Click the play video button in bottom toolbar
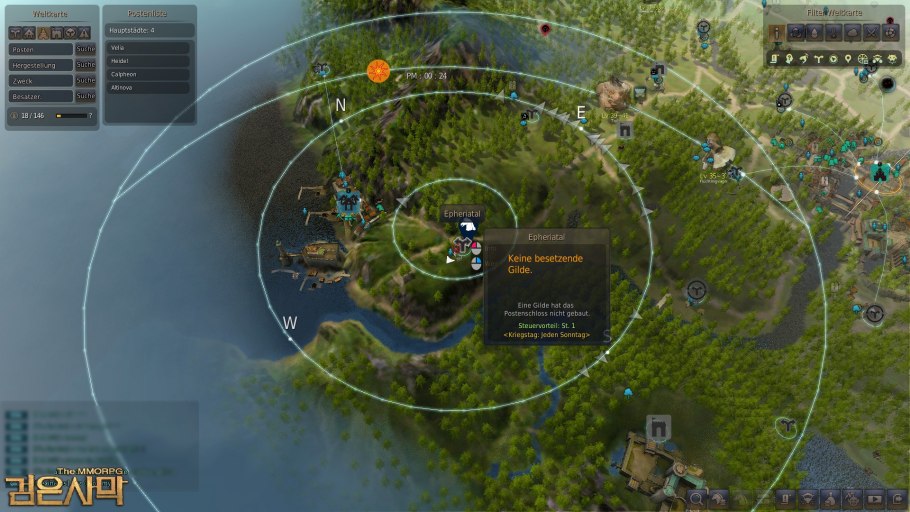 click(875, 497)
